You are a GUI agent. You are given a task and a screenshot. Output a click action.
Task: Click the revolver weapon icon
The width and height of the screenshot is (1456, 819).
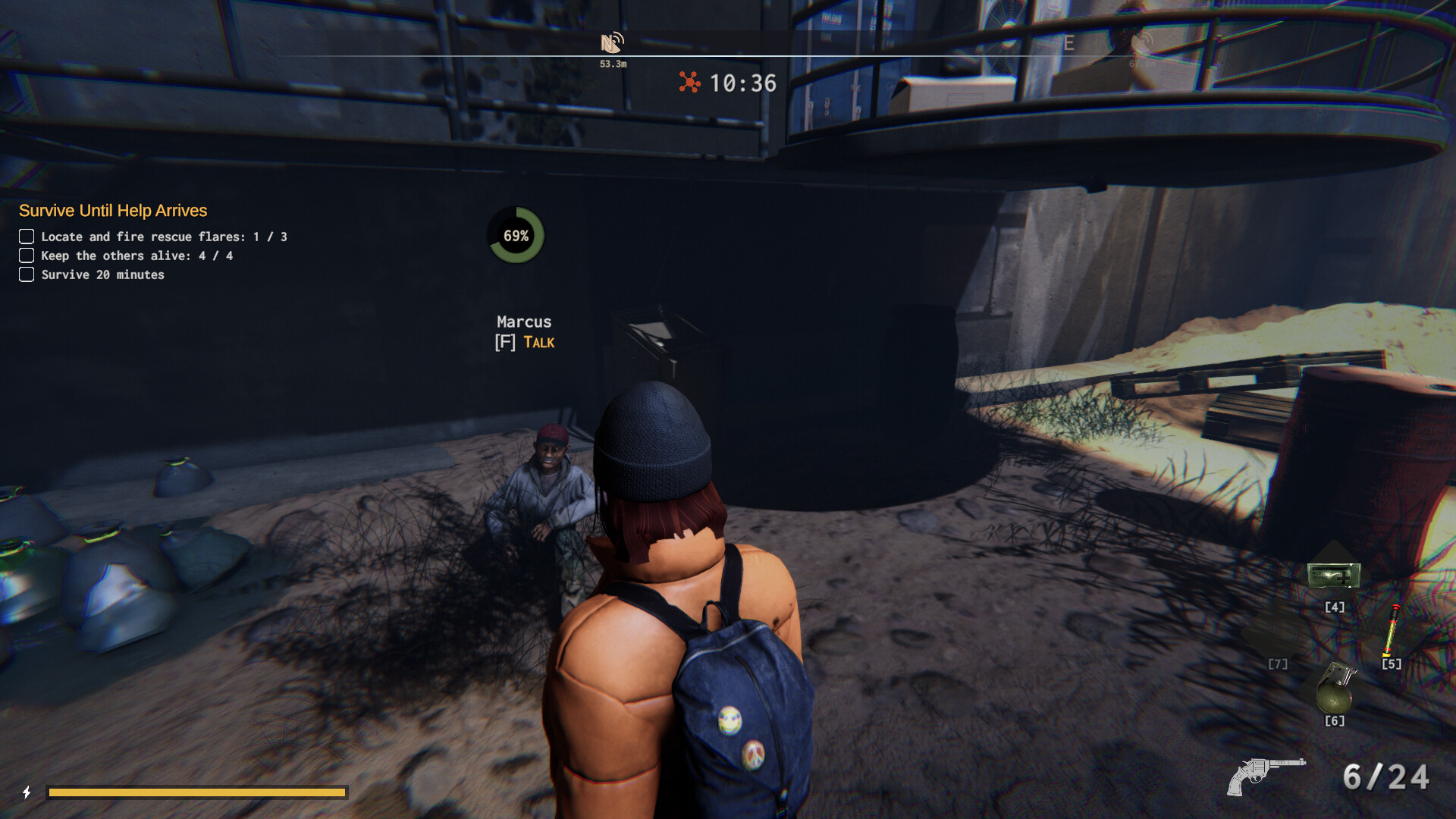[x=1265, y=777]
